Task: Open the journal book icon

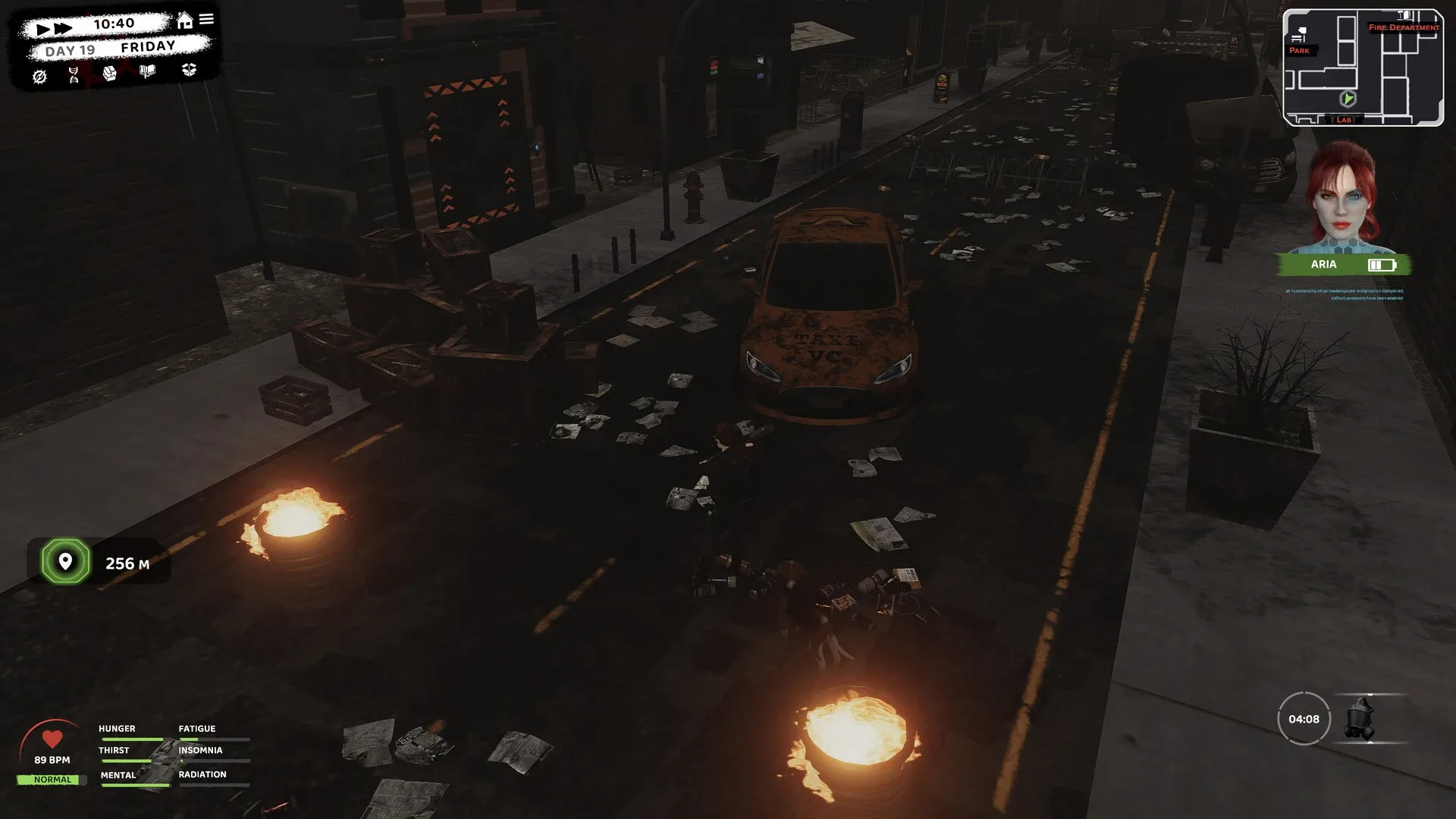Action: pyautogui.click(x=147, y=71)
